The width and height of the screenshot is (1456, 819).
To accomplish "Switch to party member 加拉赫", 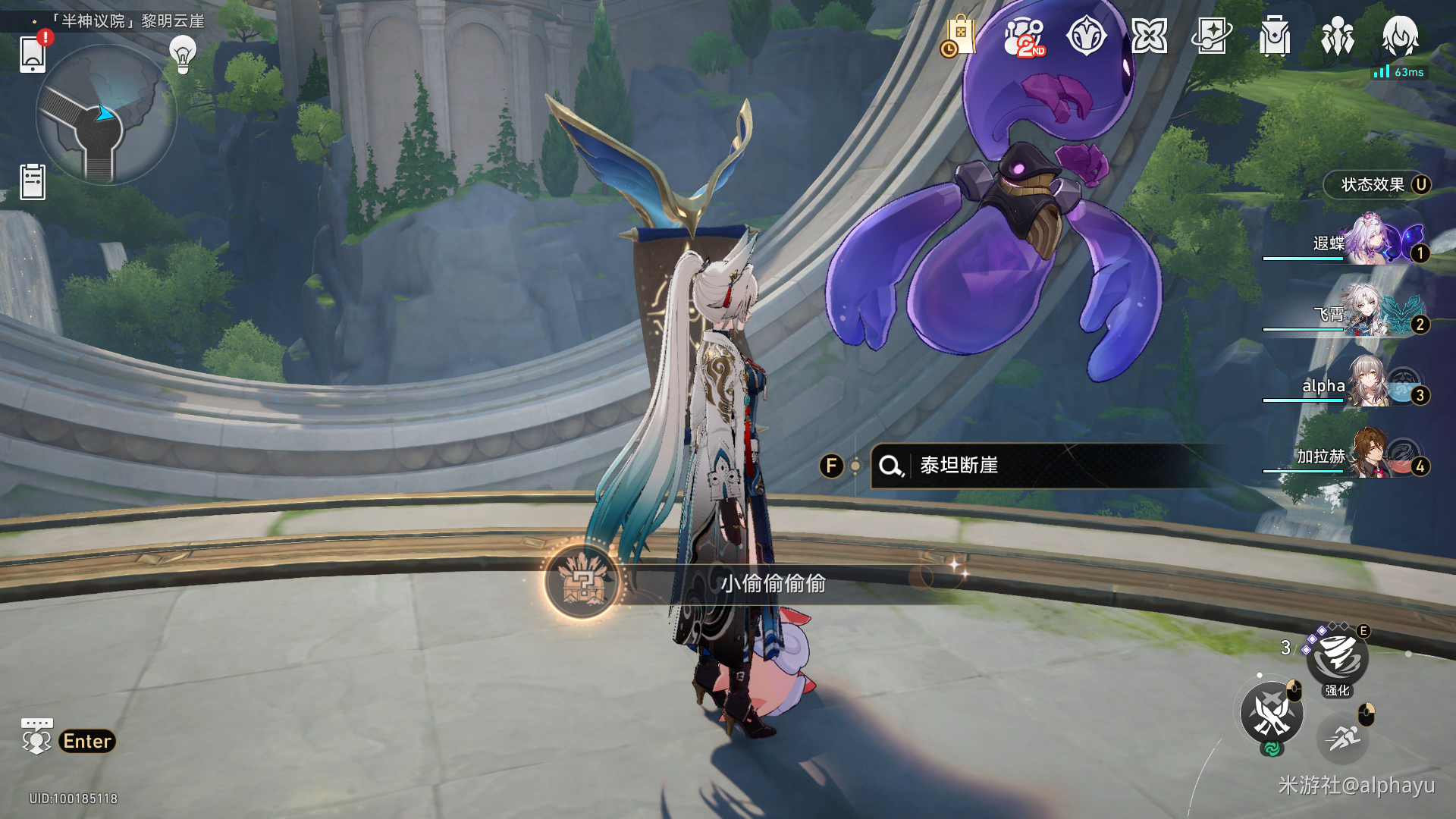I will [1365, 455].
